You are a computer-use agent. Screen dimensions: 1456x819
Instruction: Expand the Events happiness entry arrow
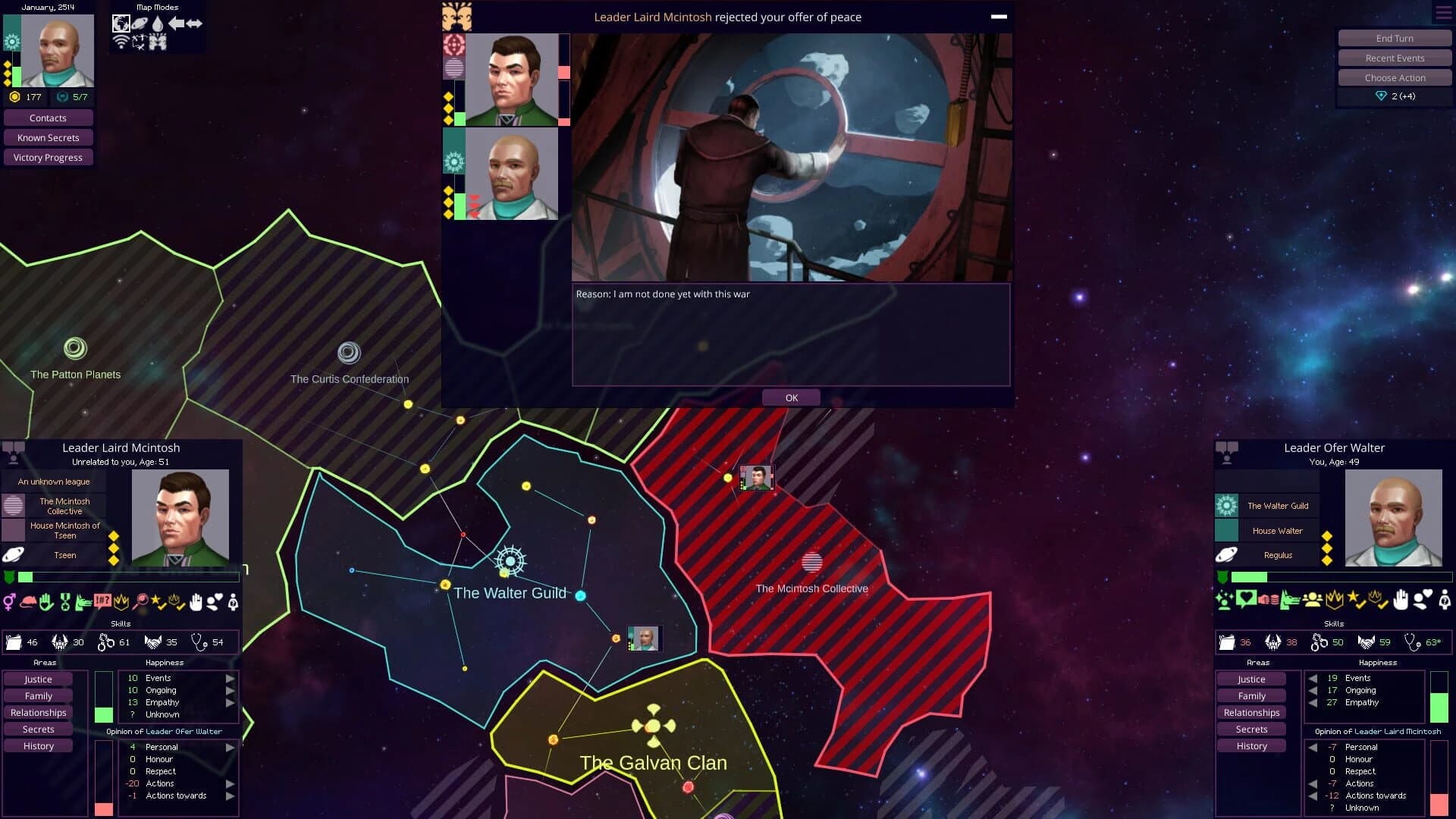[230, 678]
